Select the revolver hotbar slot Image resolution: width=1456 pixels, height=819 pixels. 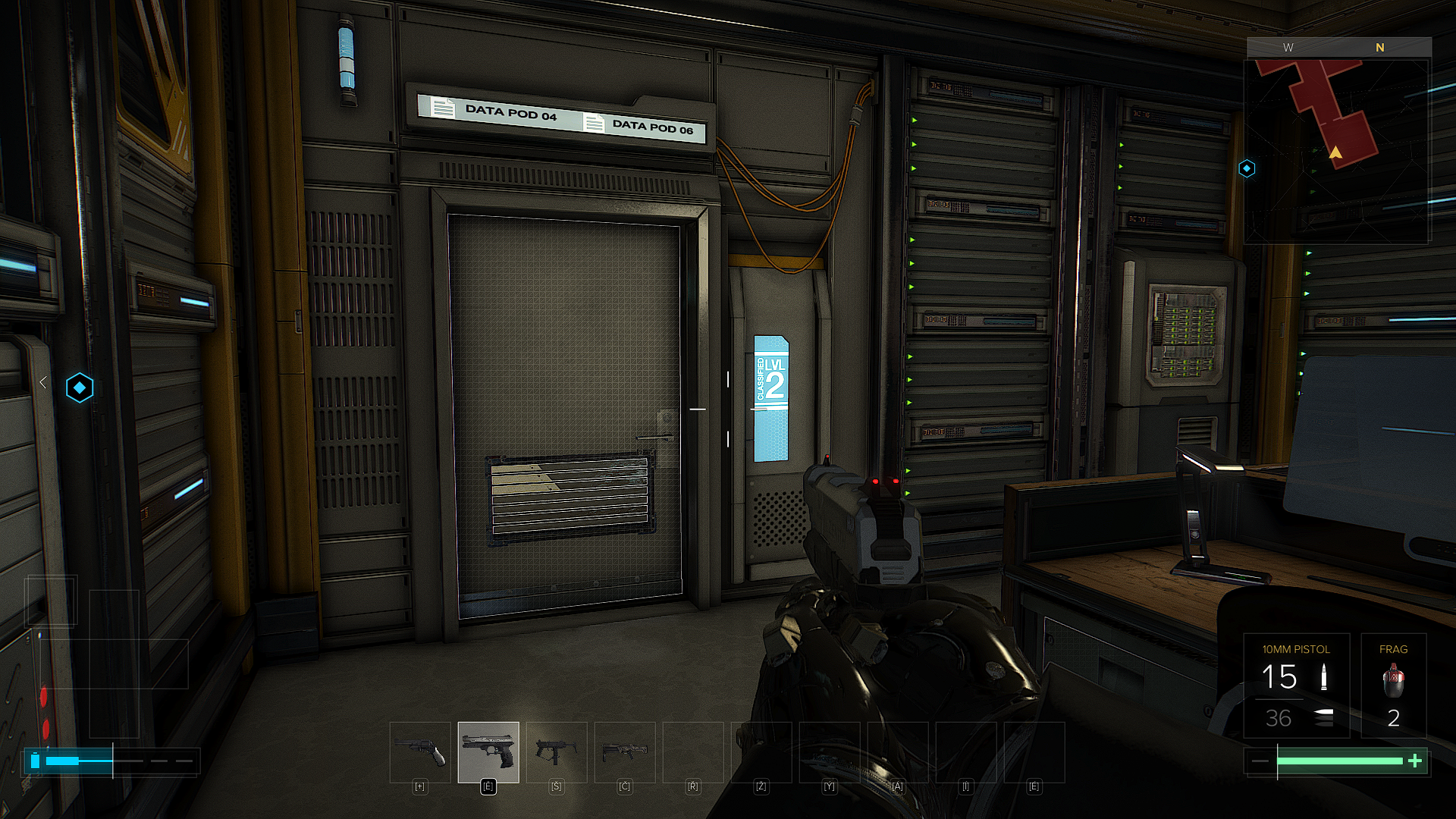point(419,752)
